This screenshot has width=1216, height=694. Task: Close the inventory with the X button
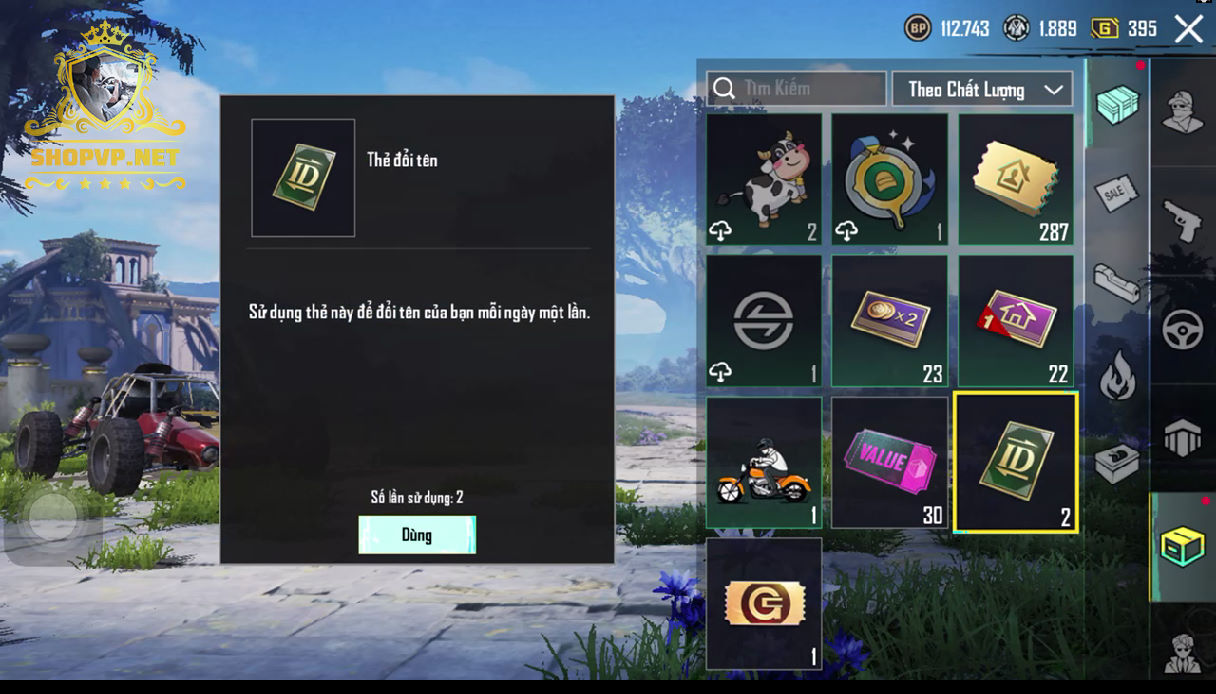(1189, 28)
